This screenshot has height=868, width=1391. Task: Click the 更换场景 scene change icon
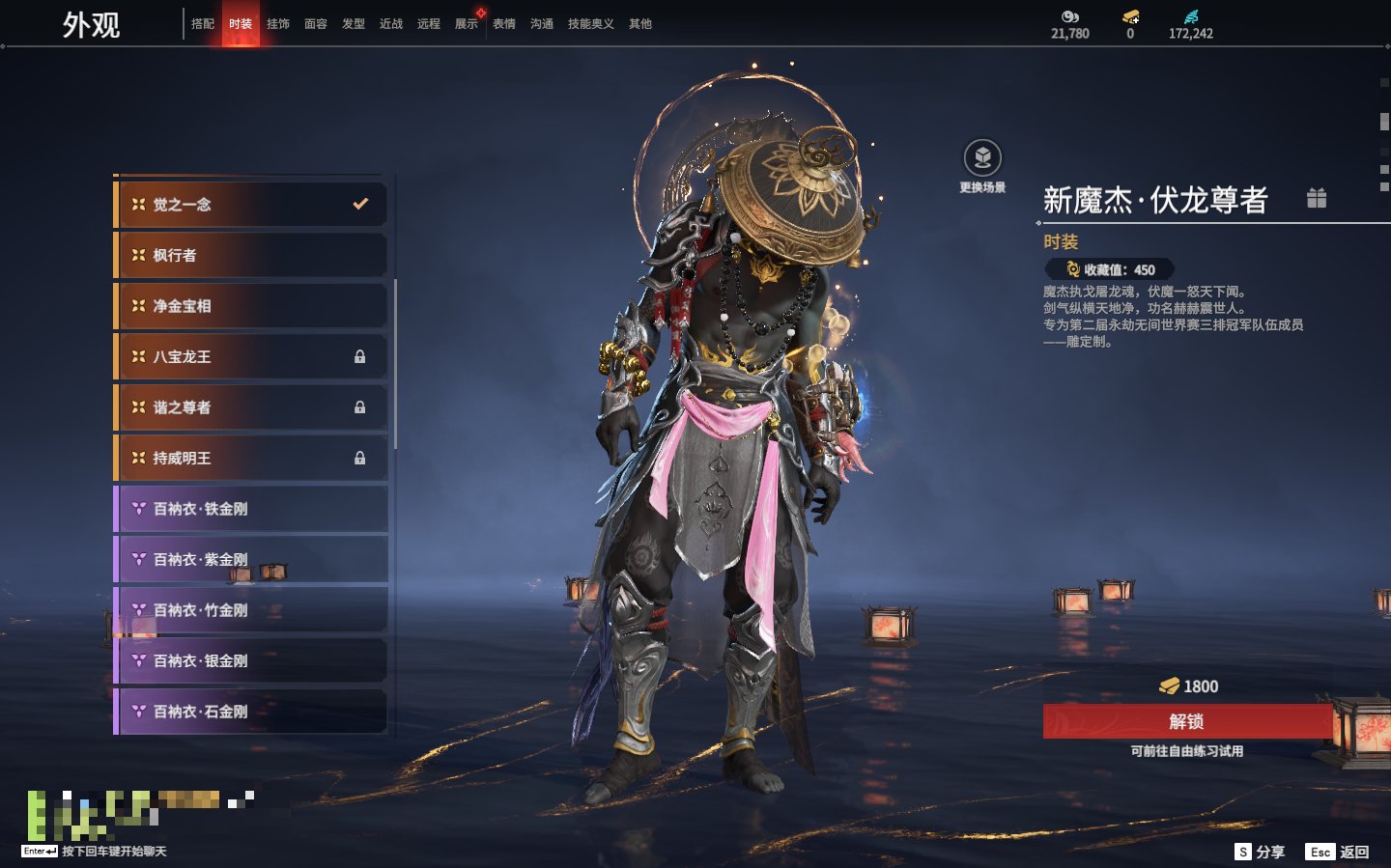(982, 158)
